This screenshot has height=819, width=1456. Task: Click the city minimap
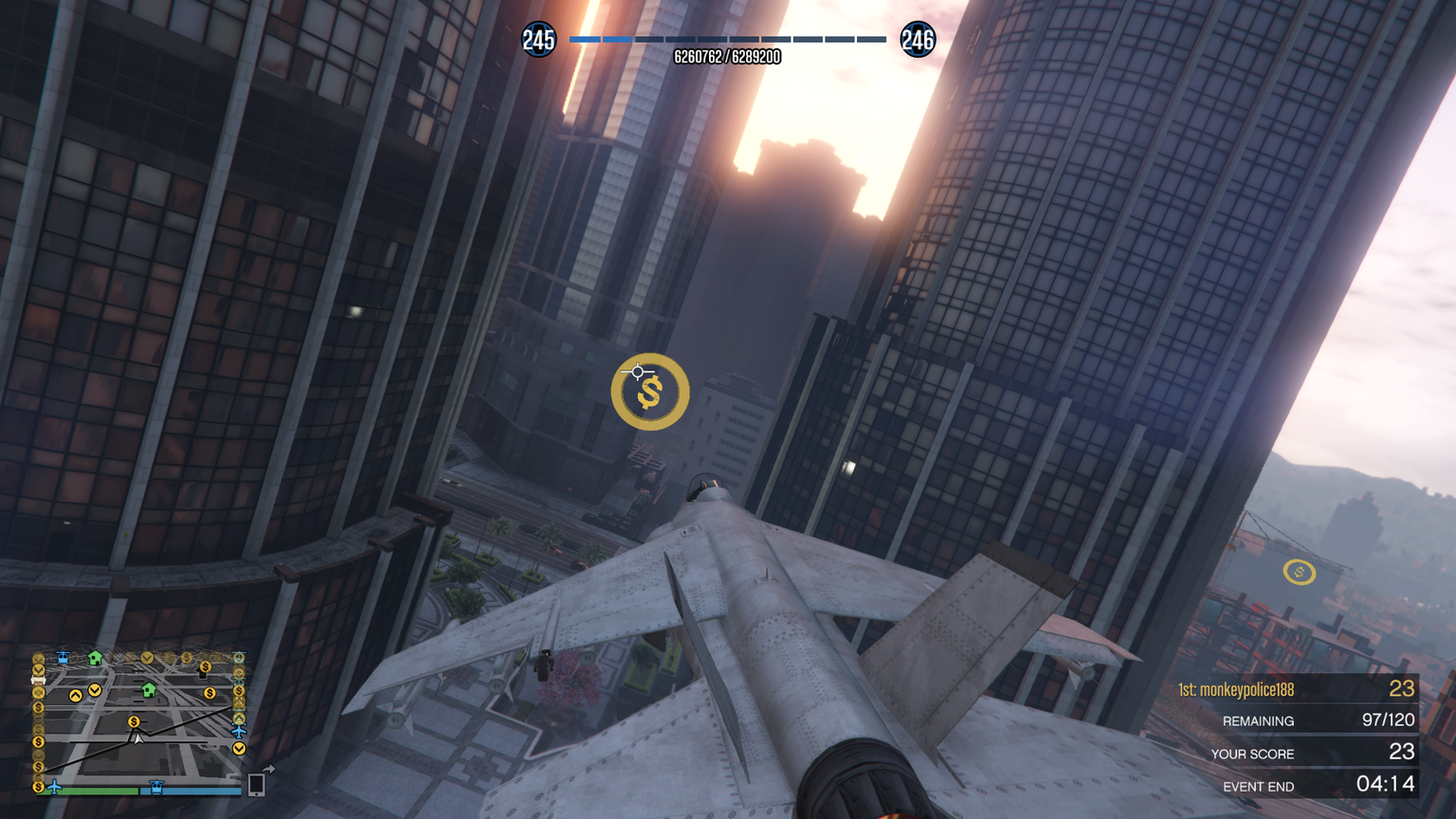(137, 719)
